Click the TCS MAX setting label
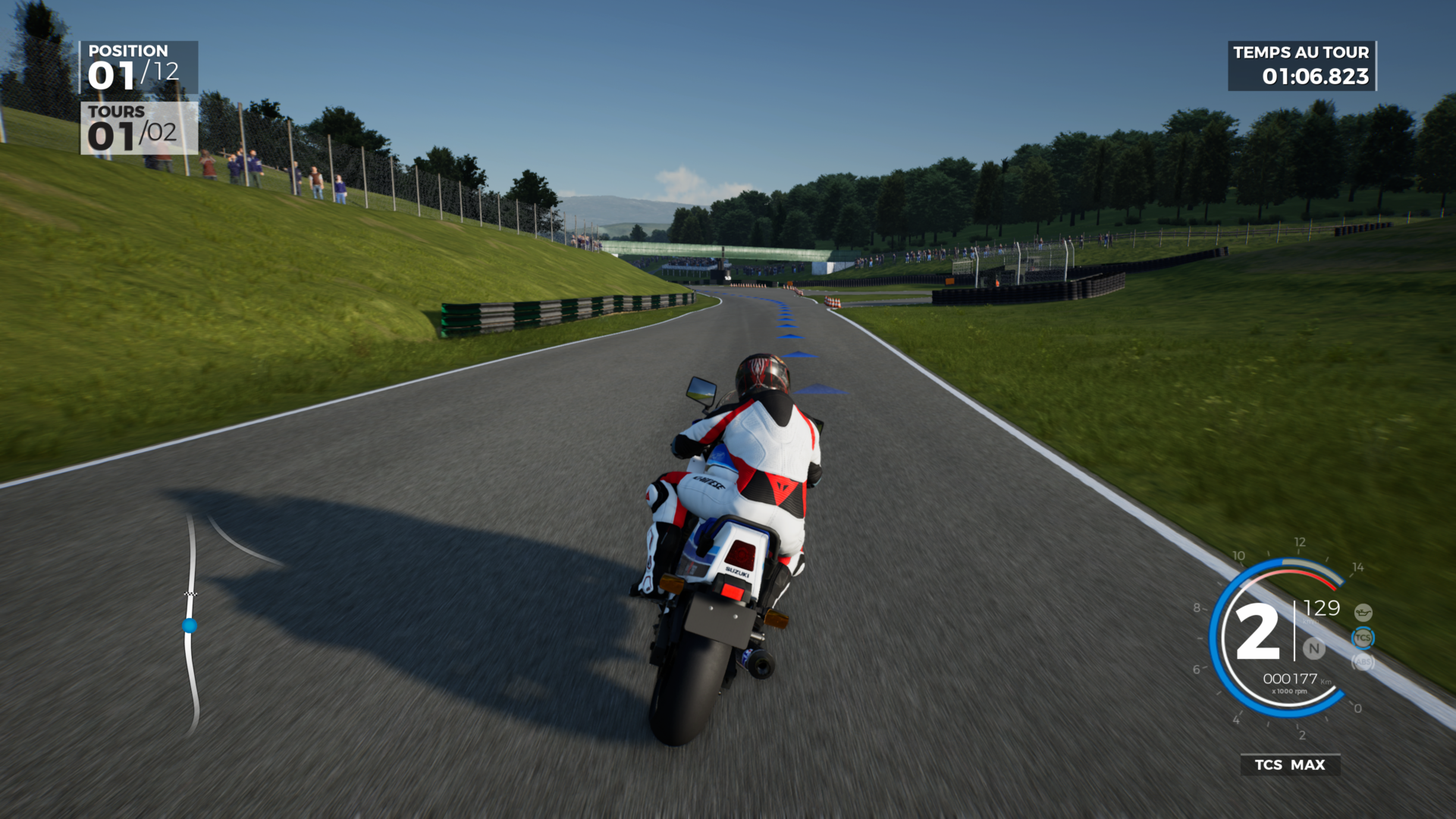 coord(1290,764)
